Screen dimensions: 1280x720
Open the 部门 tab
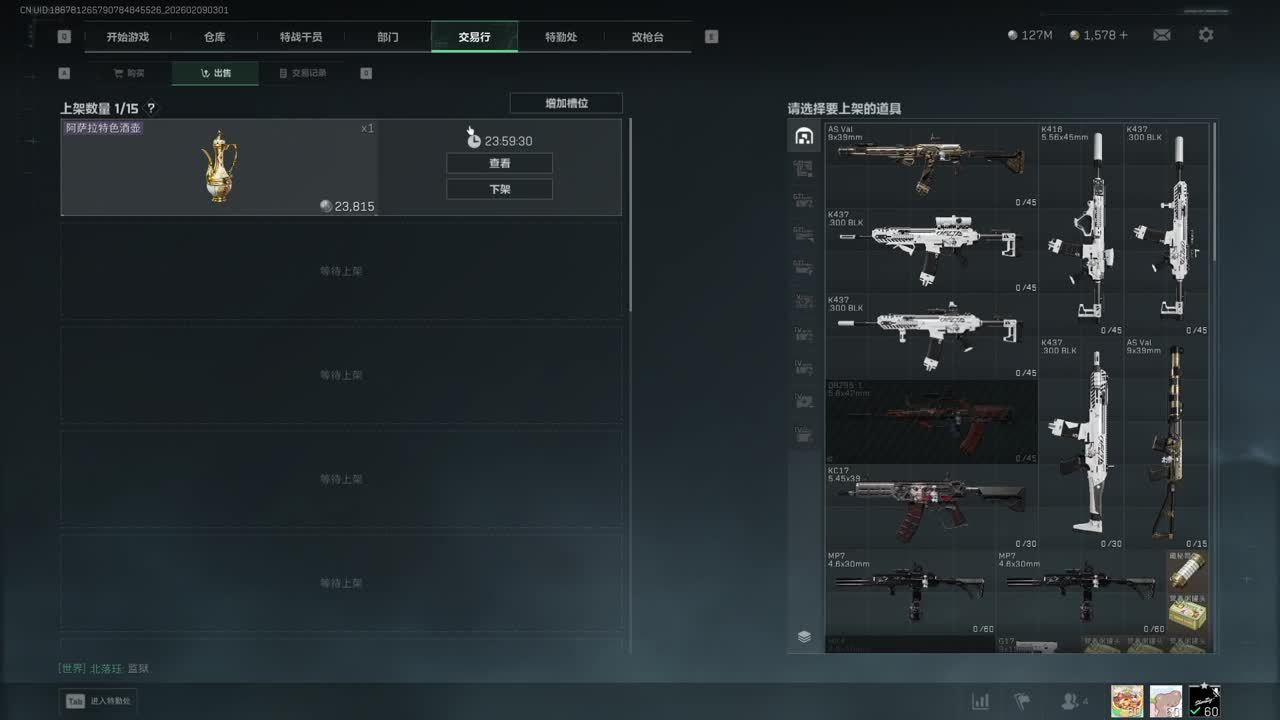click(x=388, y=37)
